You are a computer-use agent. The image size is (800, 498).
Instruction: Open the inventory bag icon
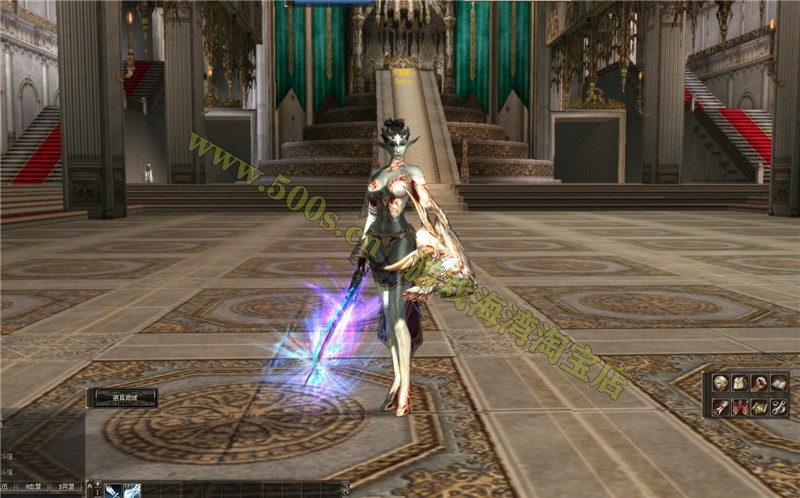(740, 383)
